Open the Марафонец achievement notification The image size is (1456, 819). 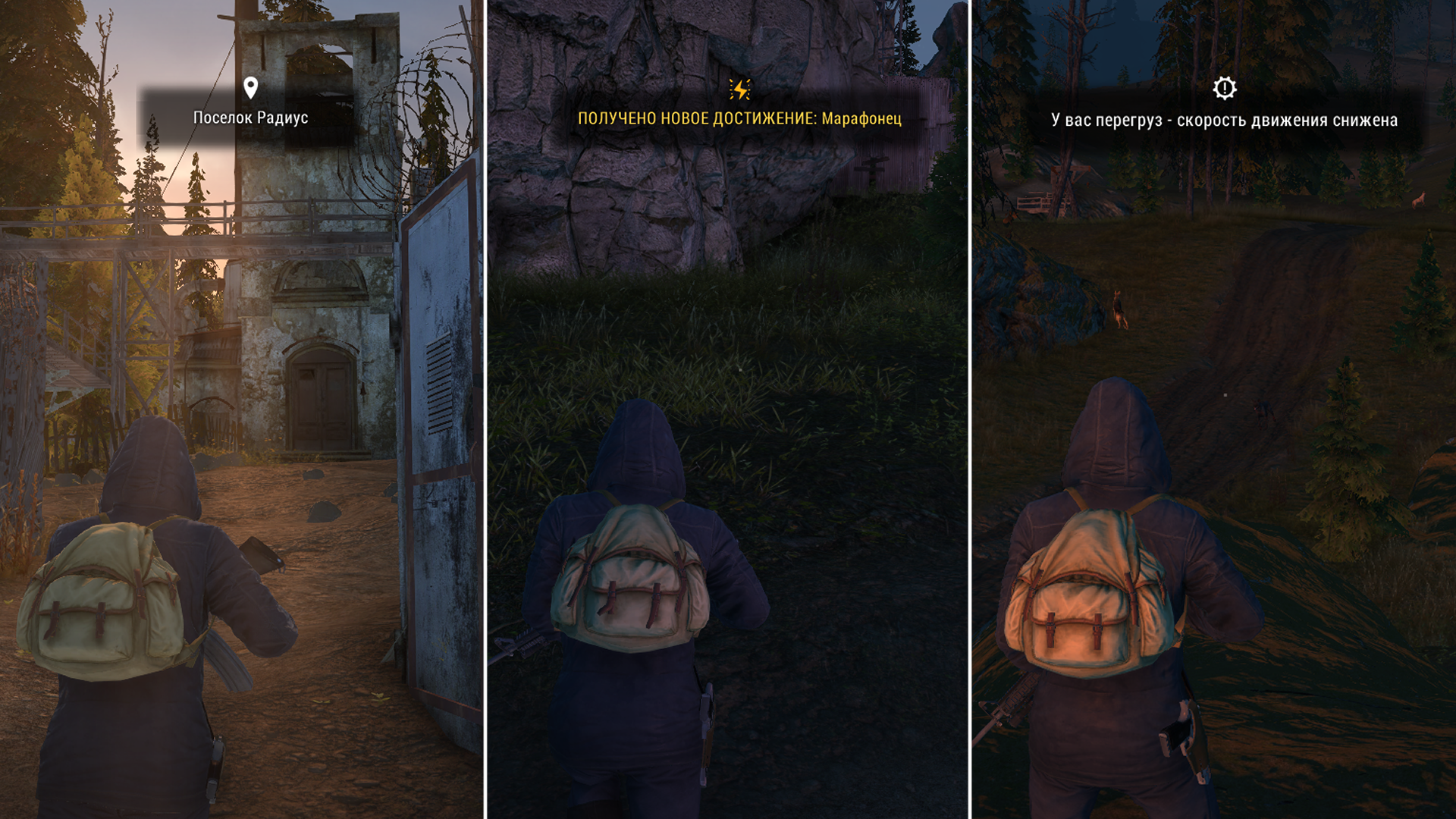click(739, 118)
